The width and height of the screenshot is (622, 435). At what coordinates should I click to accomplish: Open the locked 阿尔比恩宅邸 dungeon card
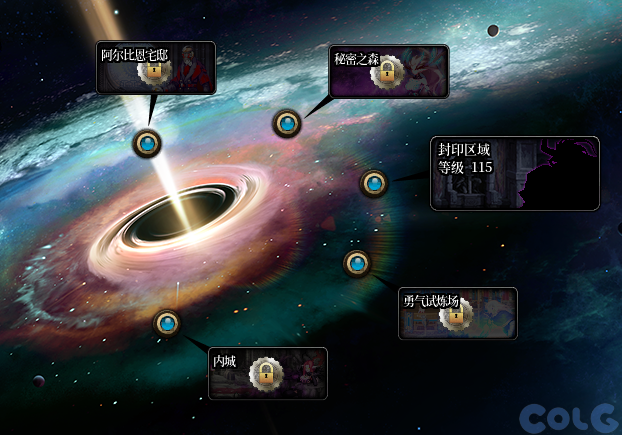coord(156,67)
